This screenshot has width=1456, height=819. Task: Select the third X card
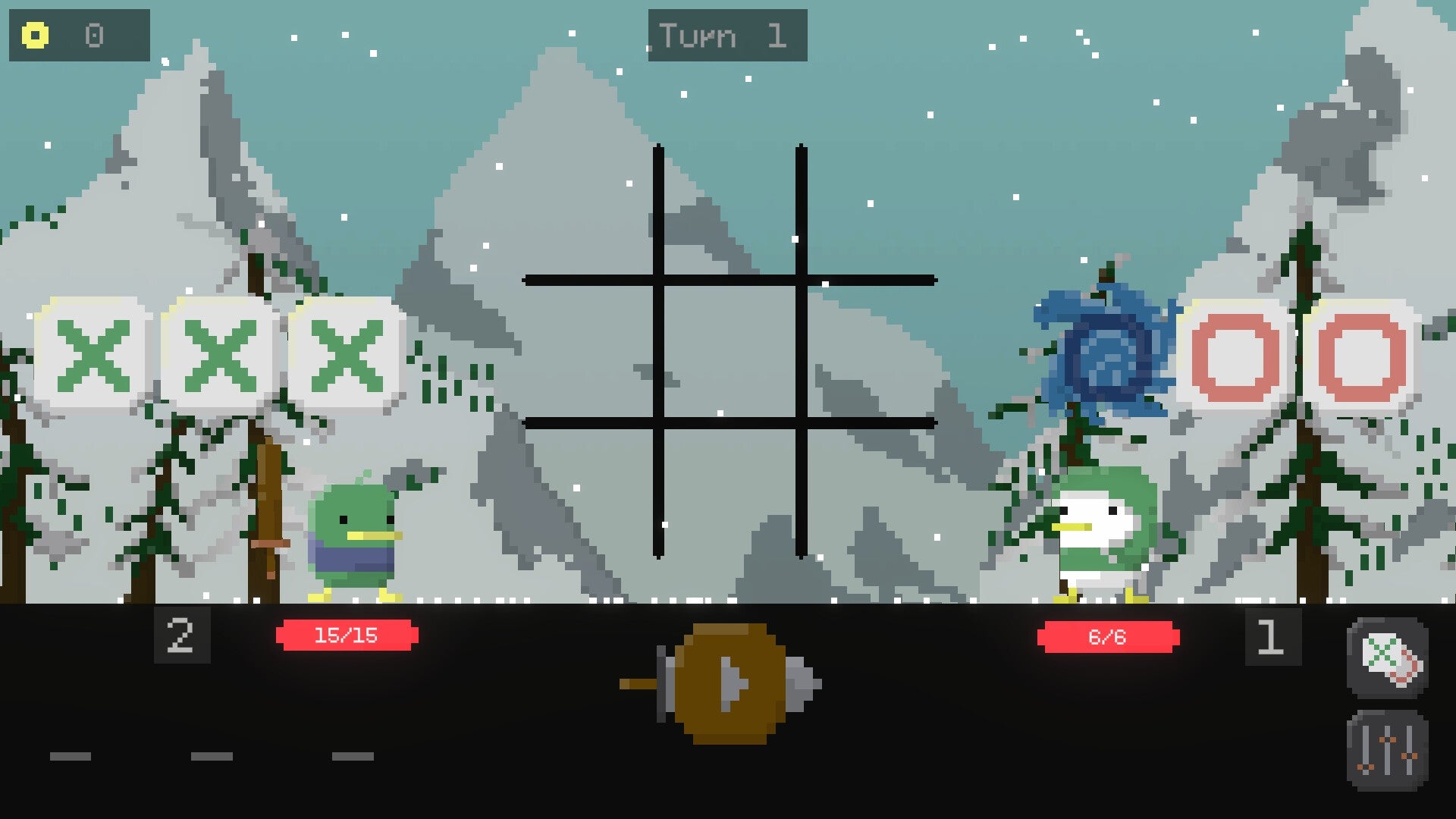347,354
